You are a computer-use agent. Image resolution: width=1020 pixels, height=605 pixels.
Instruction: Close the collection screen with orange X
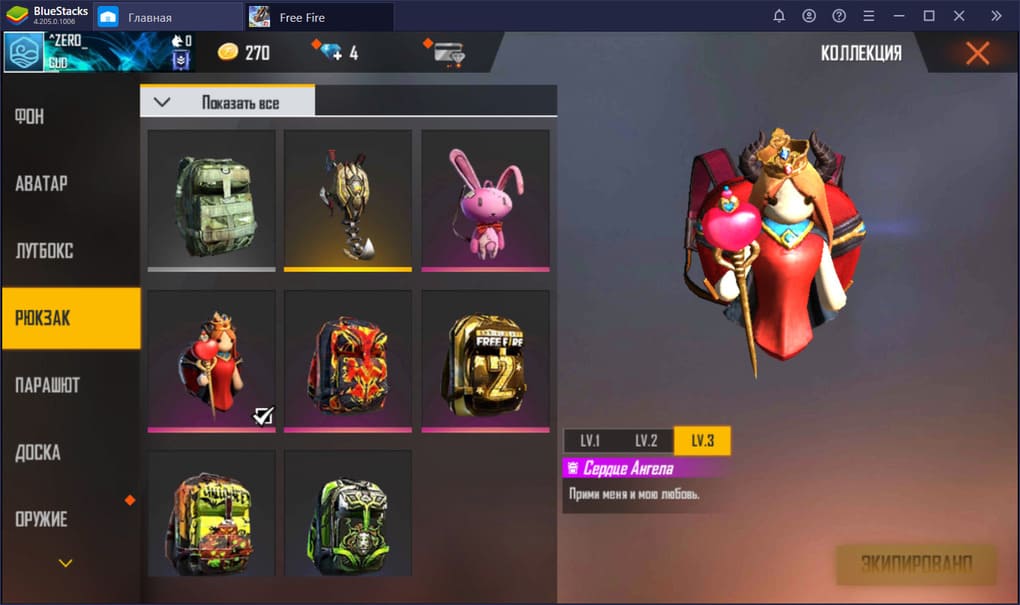[x=977, y=53]
